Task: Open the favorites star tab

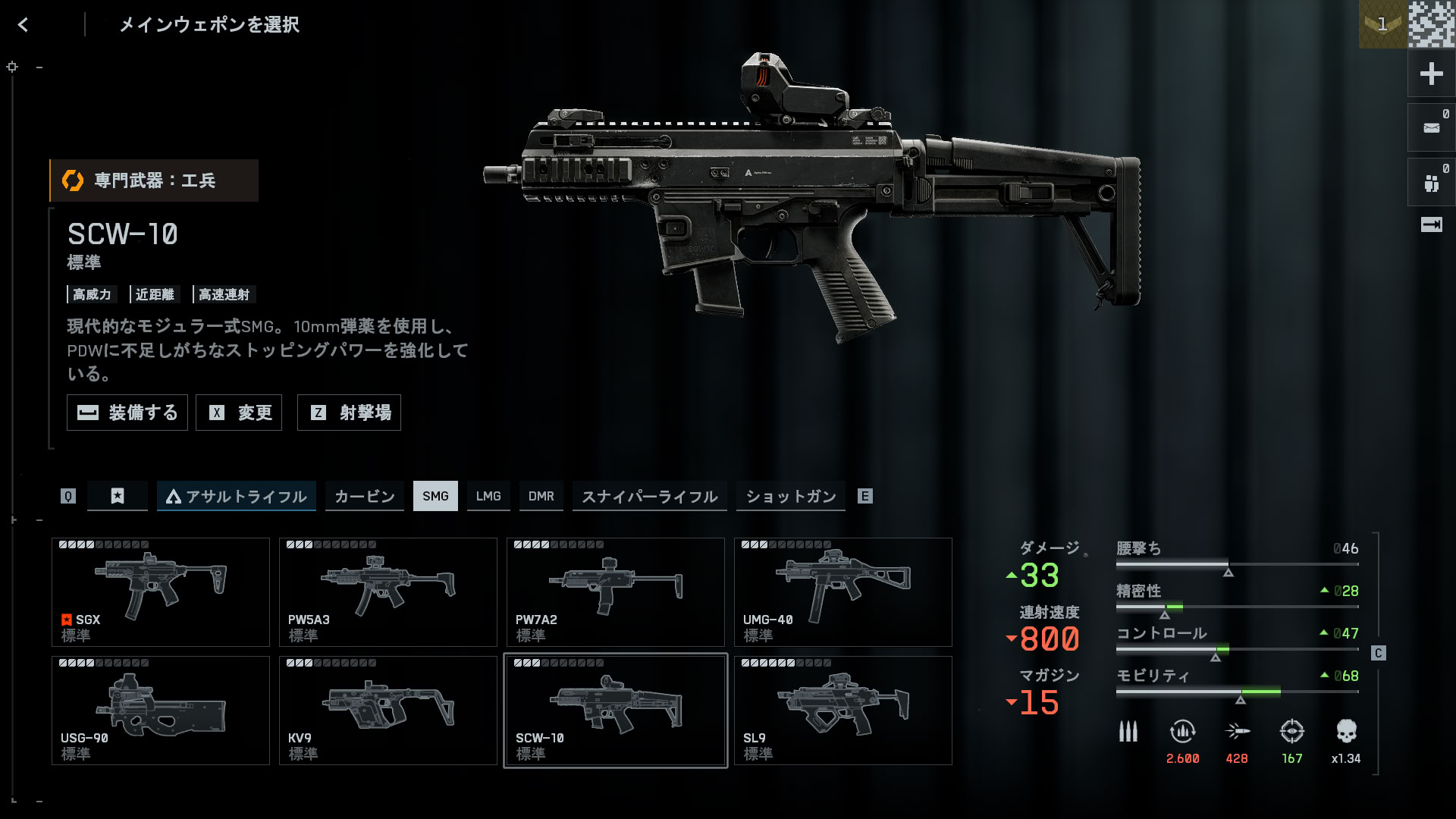Action: click(118, 496)
